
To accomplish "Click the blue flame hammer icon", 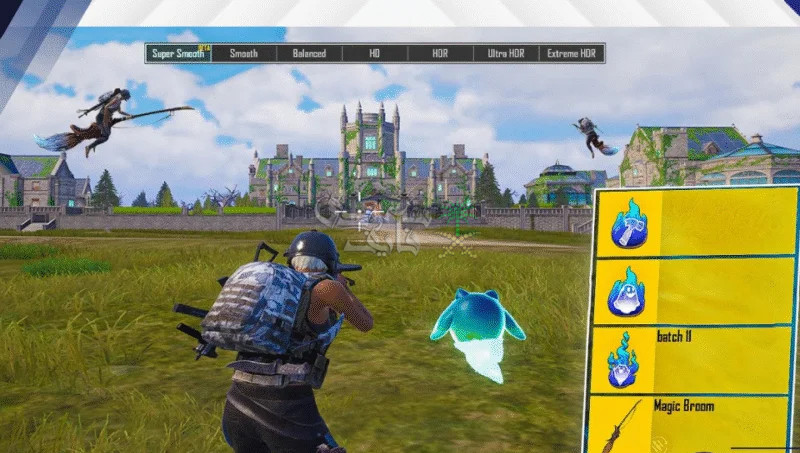I will [x=630, y=223].
